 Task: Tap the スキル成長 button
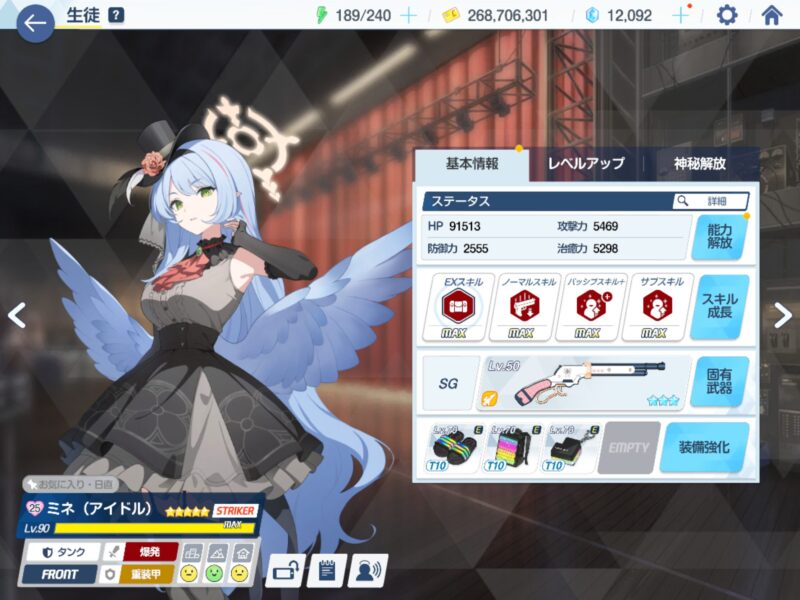tap(718, 308)
